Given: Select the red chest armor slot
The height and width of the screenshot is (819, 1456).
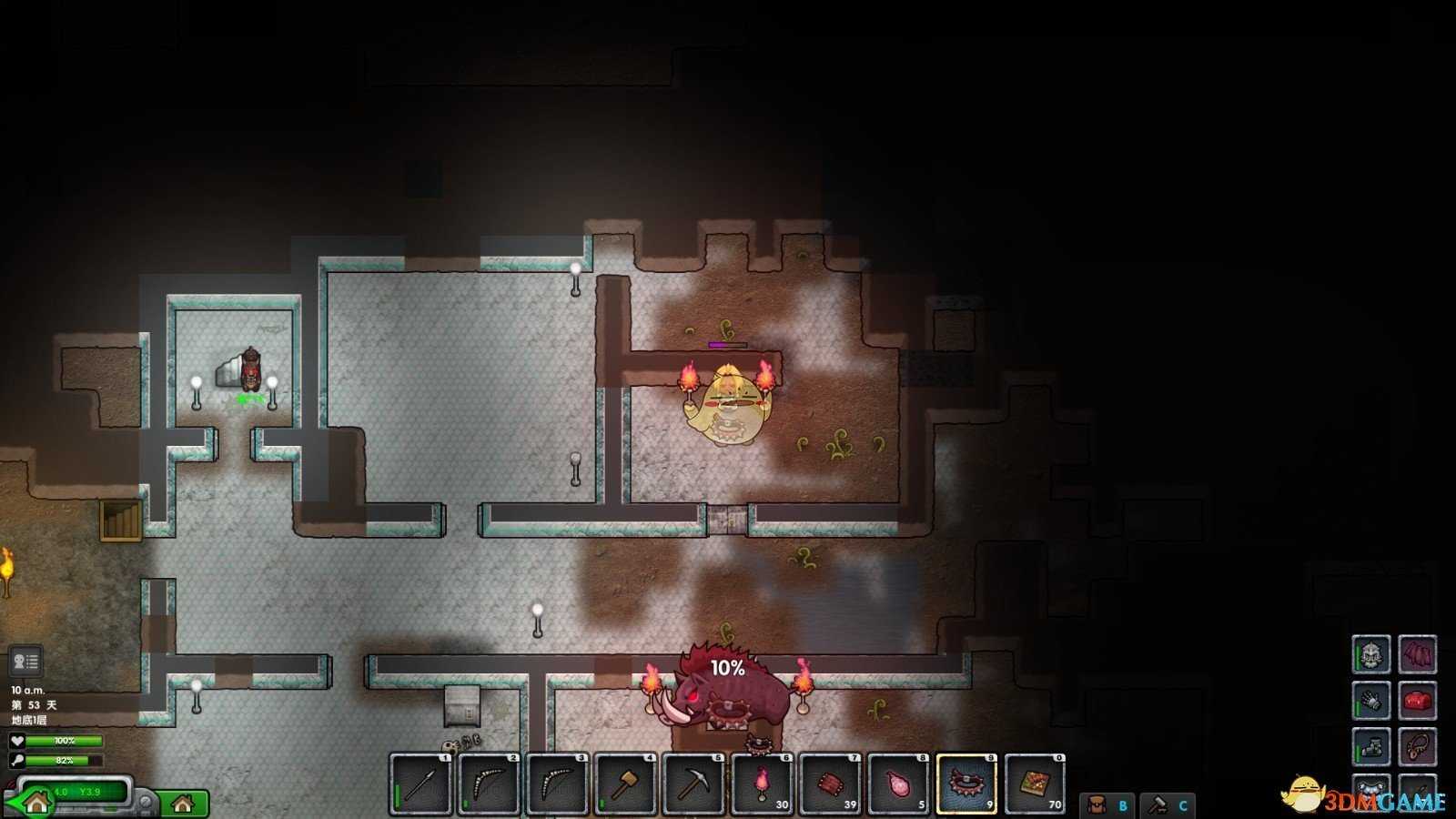Looking at the screenshot, I should pyautogui.click(x=1417, y=701).
